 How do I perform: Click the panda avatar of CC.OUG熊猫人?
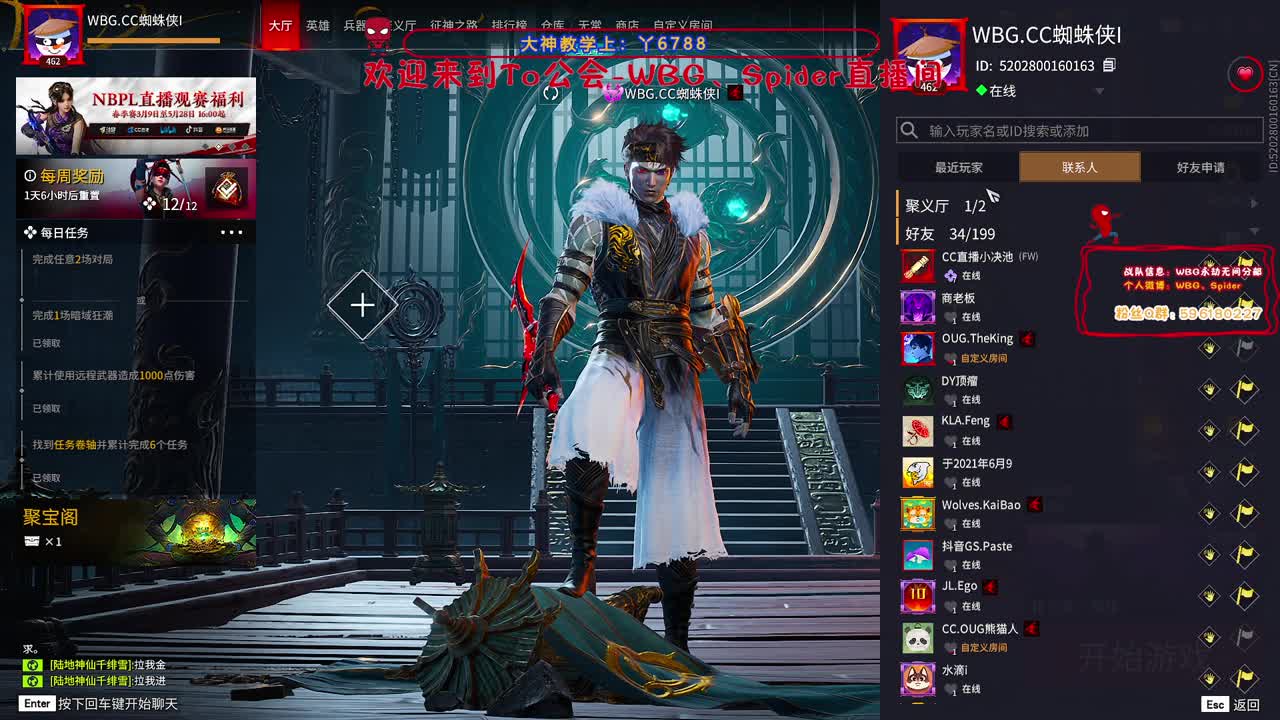coord(919,637)
